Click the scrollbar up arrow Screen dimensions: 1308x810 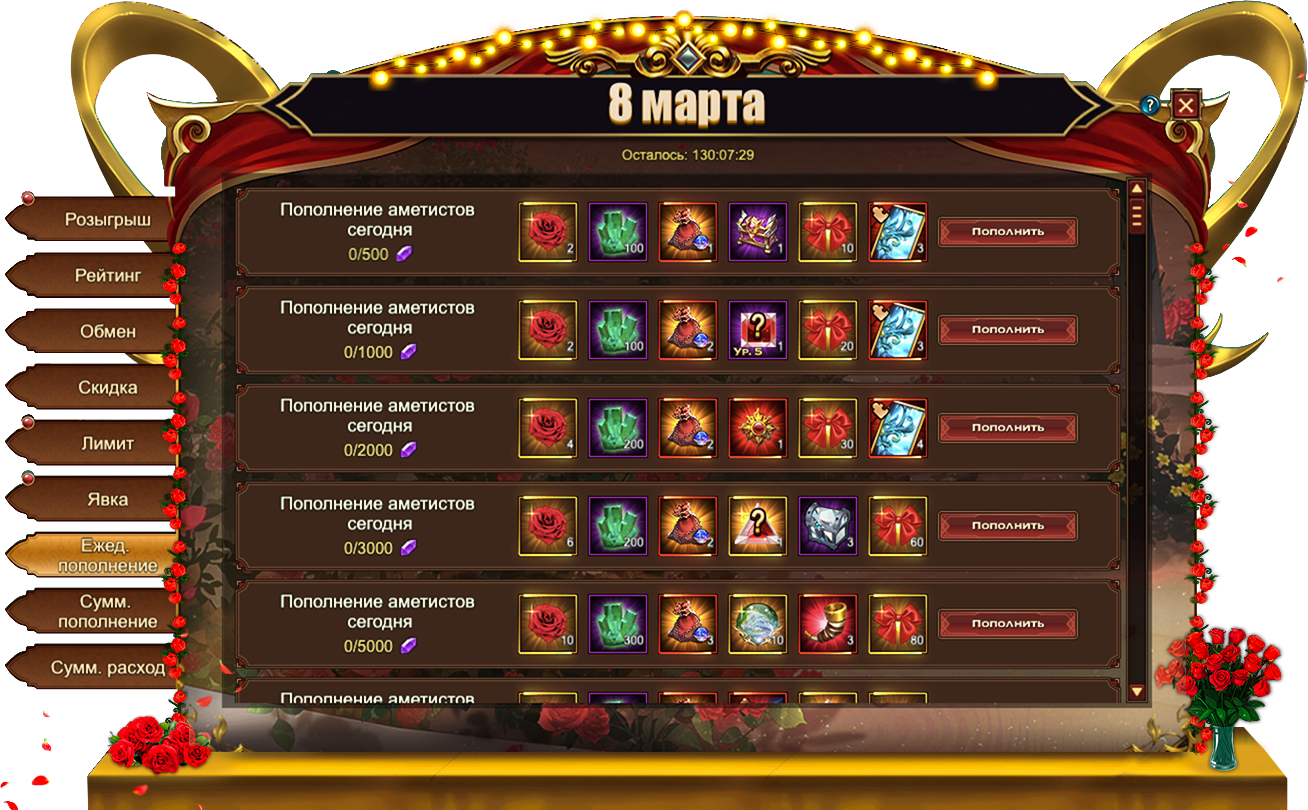[1136, 189]
